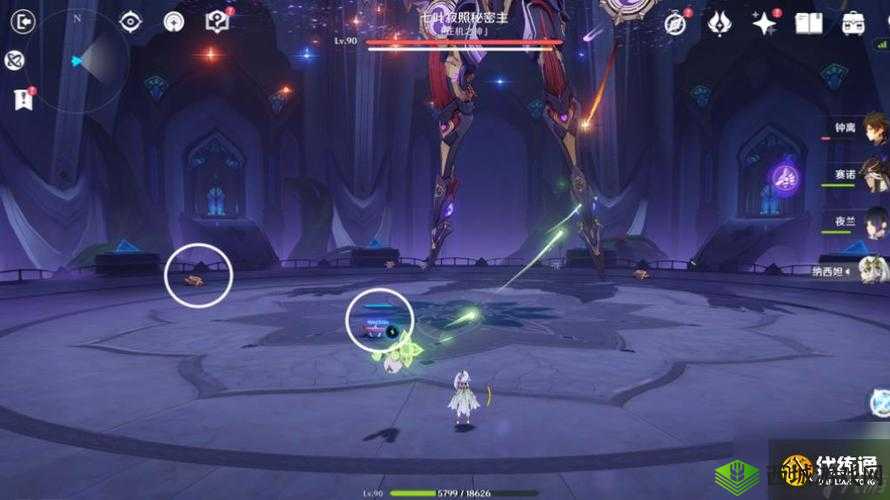Open the compass events icon
The image size is (890, 500).
coord(676,23)
